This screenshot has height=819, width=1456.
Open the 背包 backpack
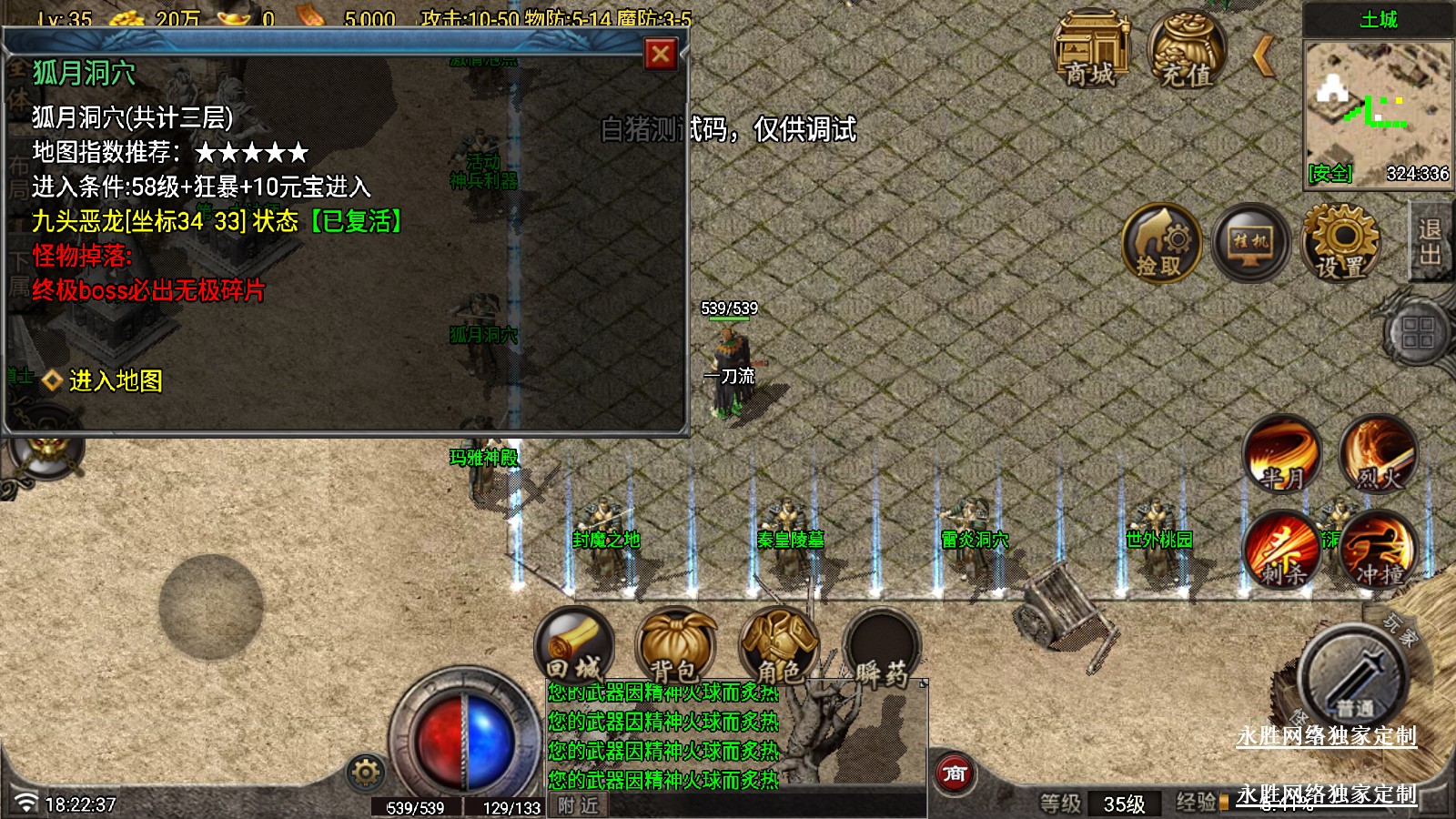click(675, 646)
